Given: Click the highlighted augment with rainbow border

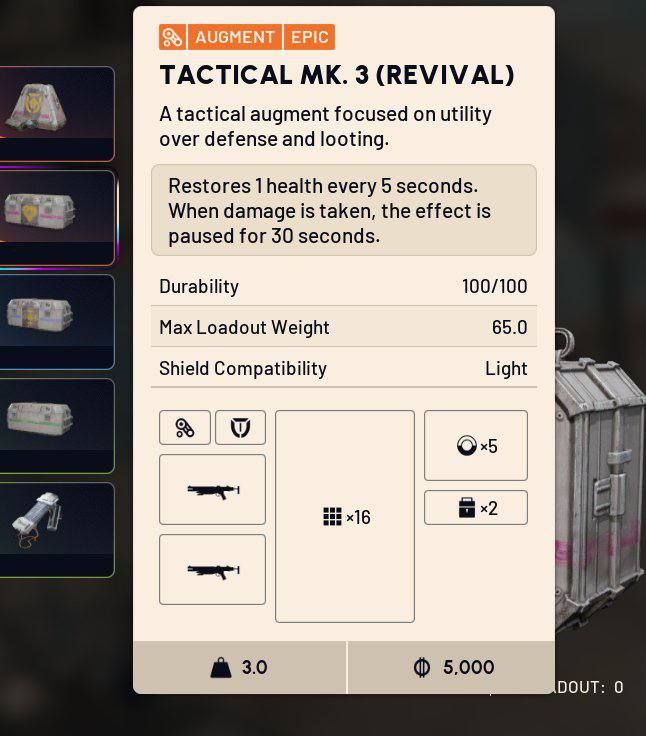Looking at the screenshot, I should tap(55, 216).
